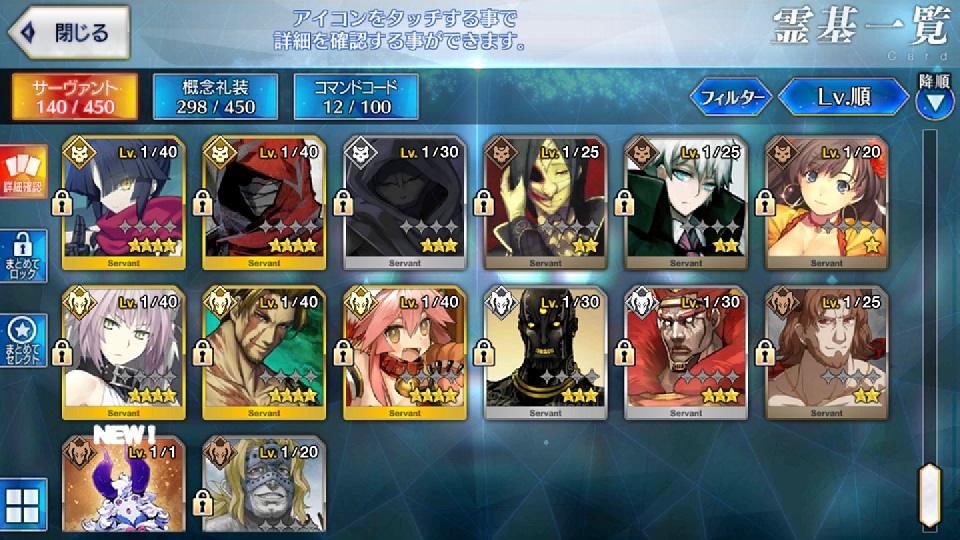This screenshot has width=960, height=540.
Task: Change the Lv.順 sort order
Action: 845,97
